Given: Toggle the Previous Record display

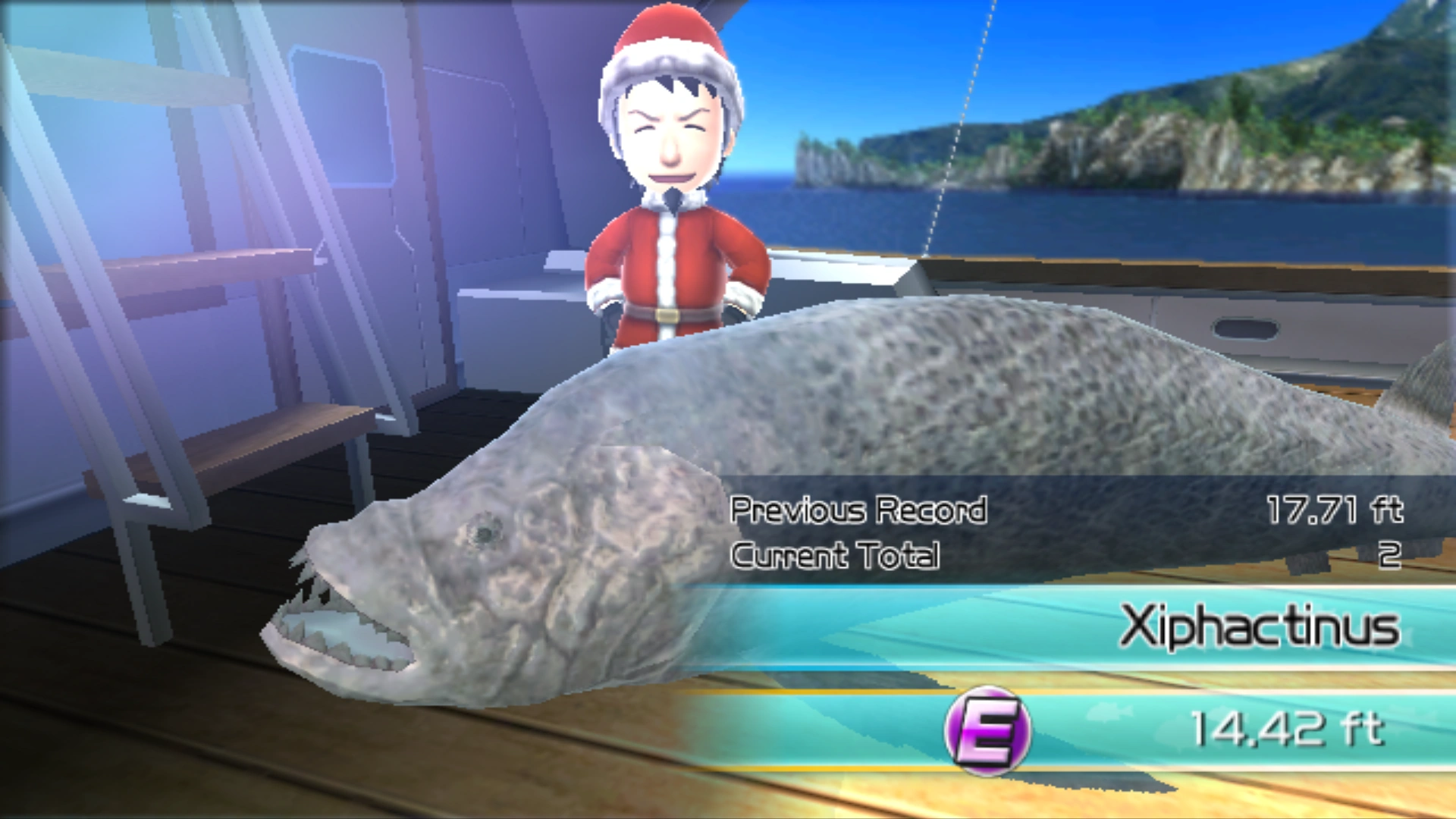Looking at the screenshot, I should pos(857,510).
